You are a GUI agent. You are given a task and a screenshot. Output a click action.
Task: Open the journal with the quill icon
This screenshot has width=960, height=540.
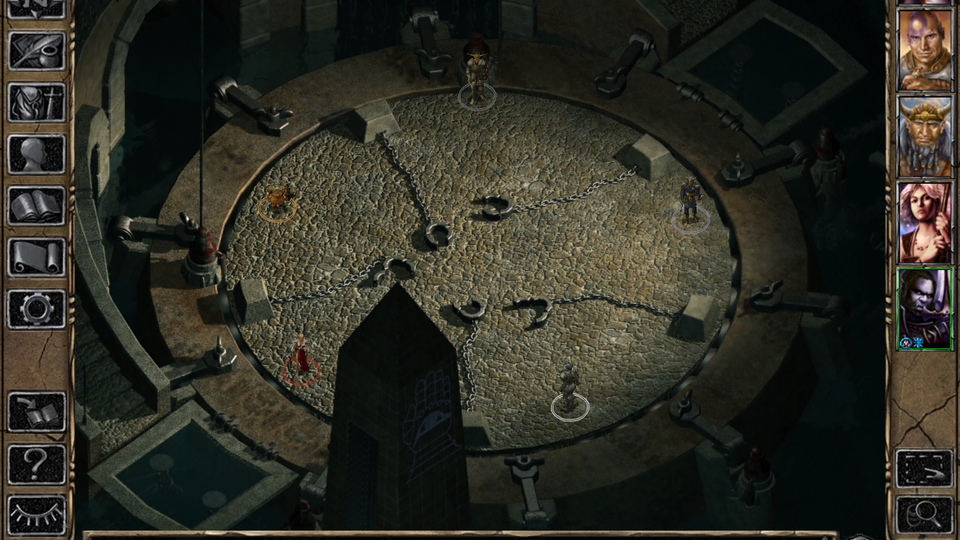click(37, 51)
